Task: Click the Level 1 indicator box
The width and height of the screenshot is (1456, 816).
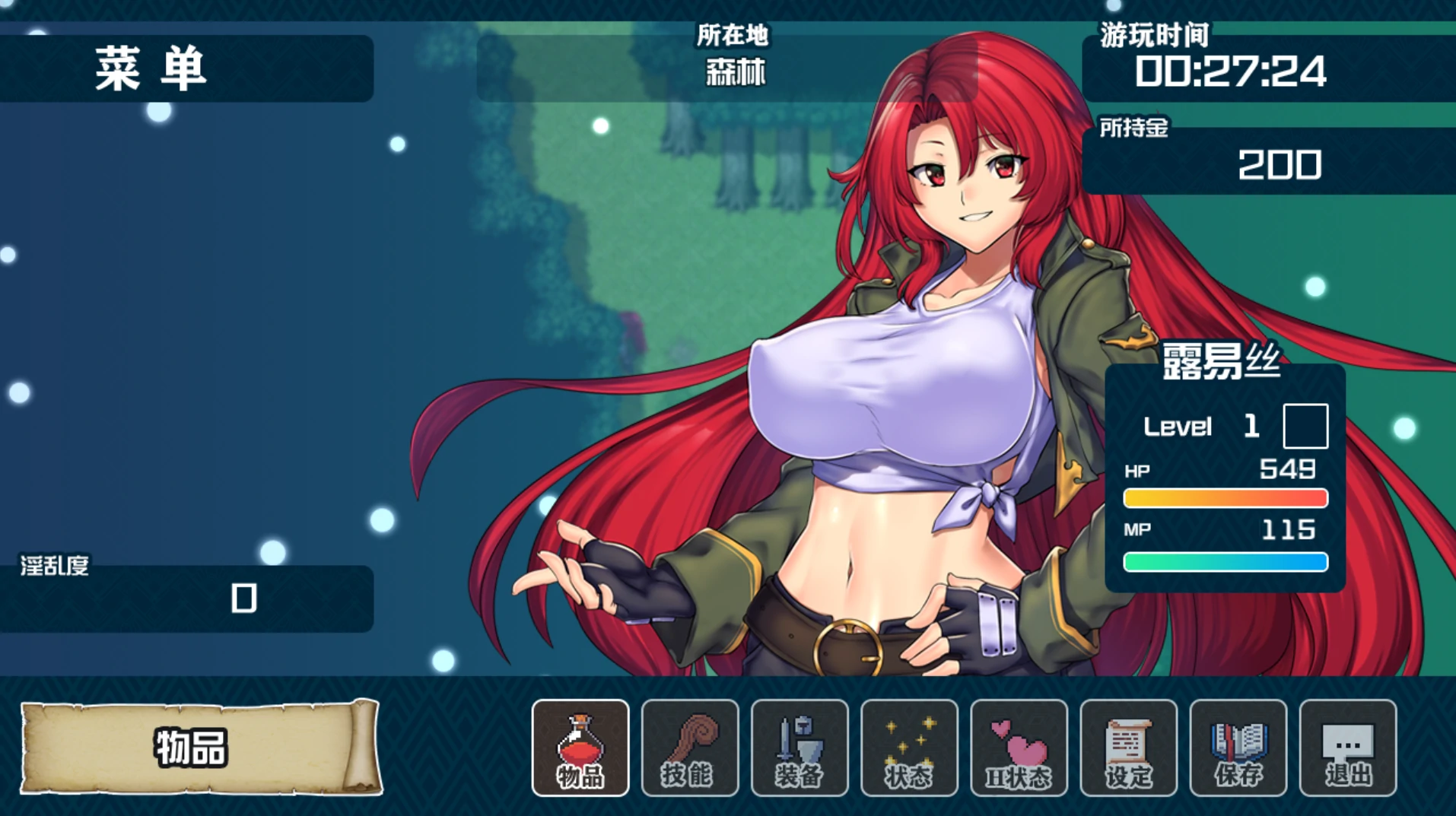Action: (1305, 427)
